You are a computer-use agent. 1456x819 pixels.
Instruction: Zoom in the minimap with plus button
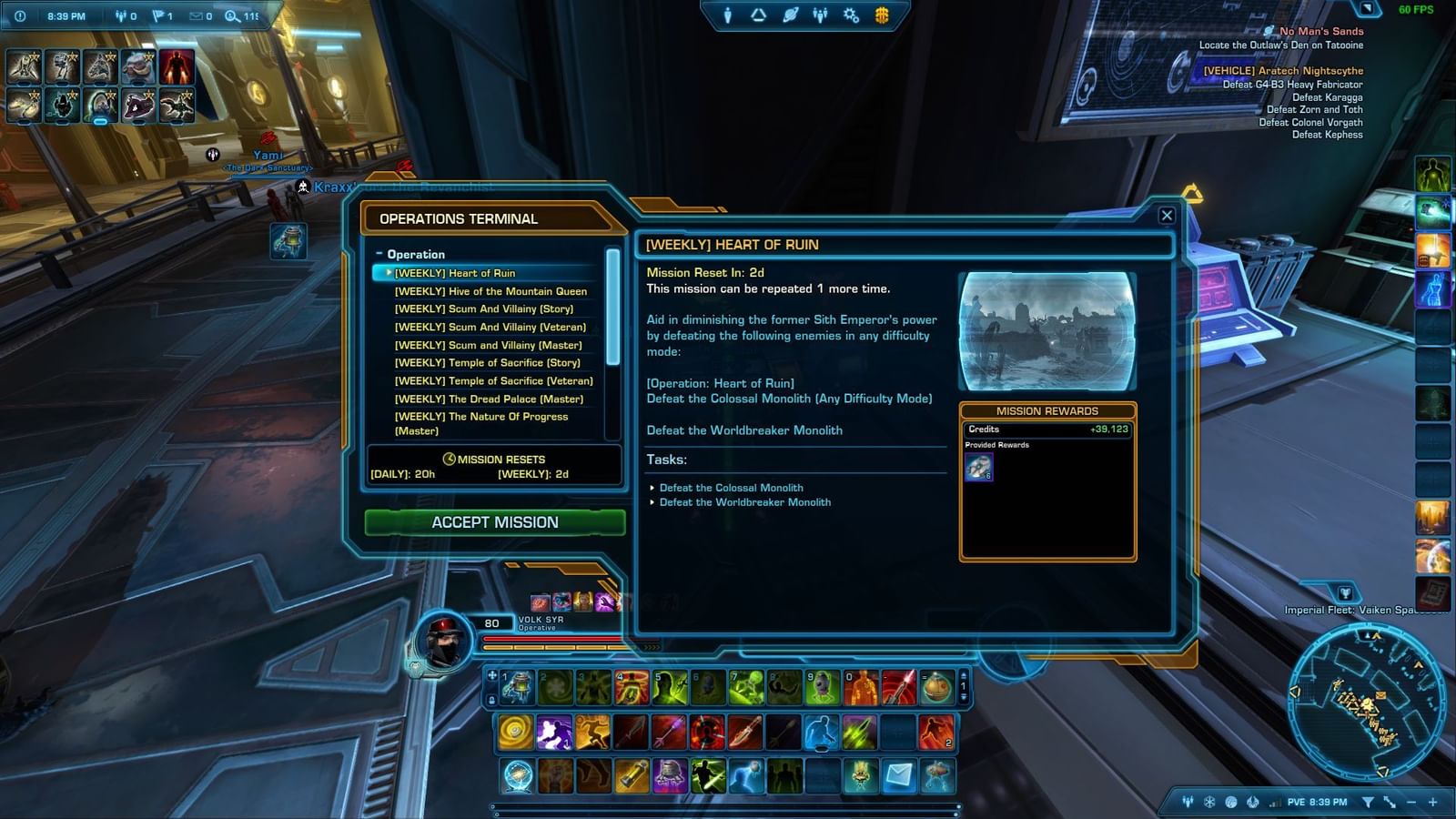(x=1433, y=803)
